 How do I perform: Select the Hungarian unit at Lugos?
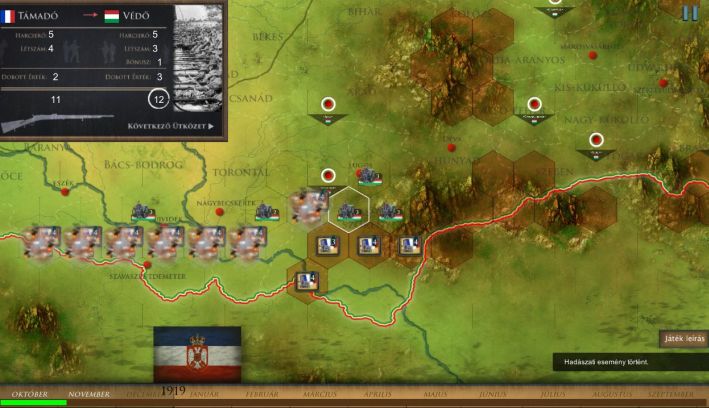369,177
